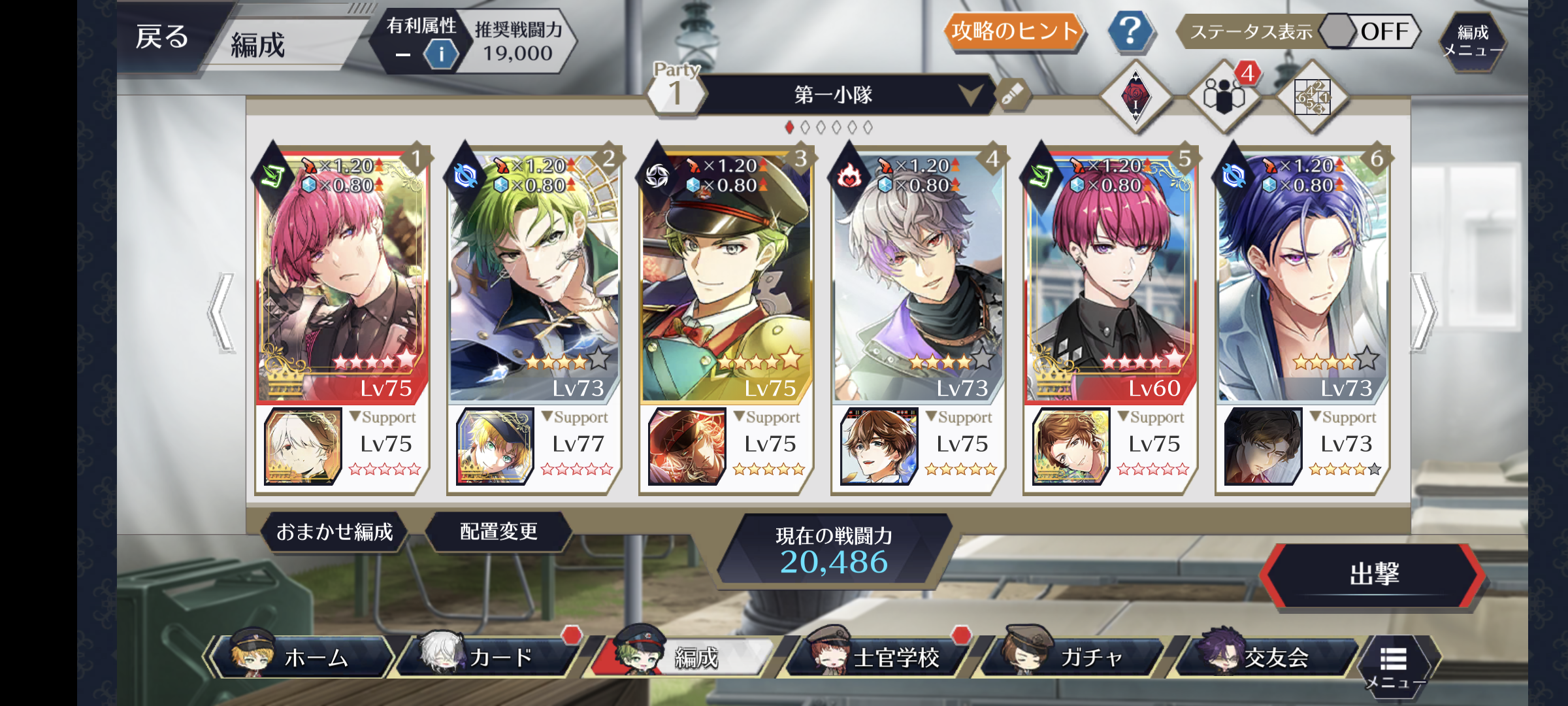
Task: Open the ガチャ tab
Action: (x=1078, y=656)
